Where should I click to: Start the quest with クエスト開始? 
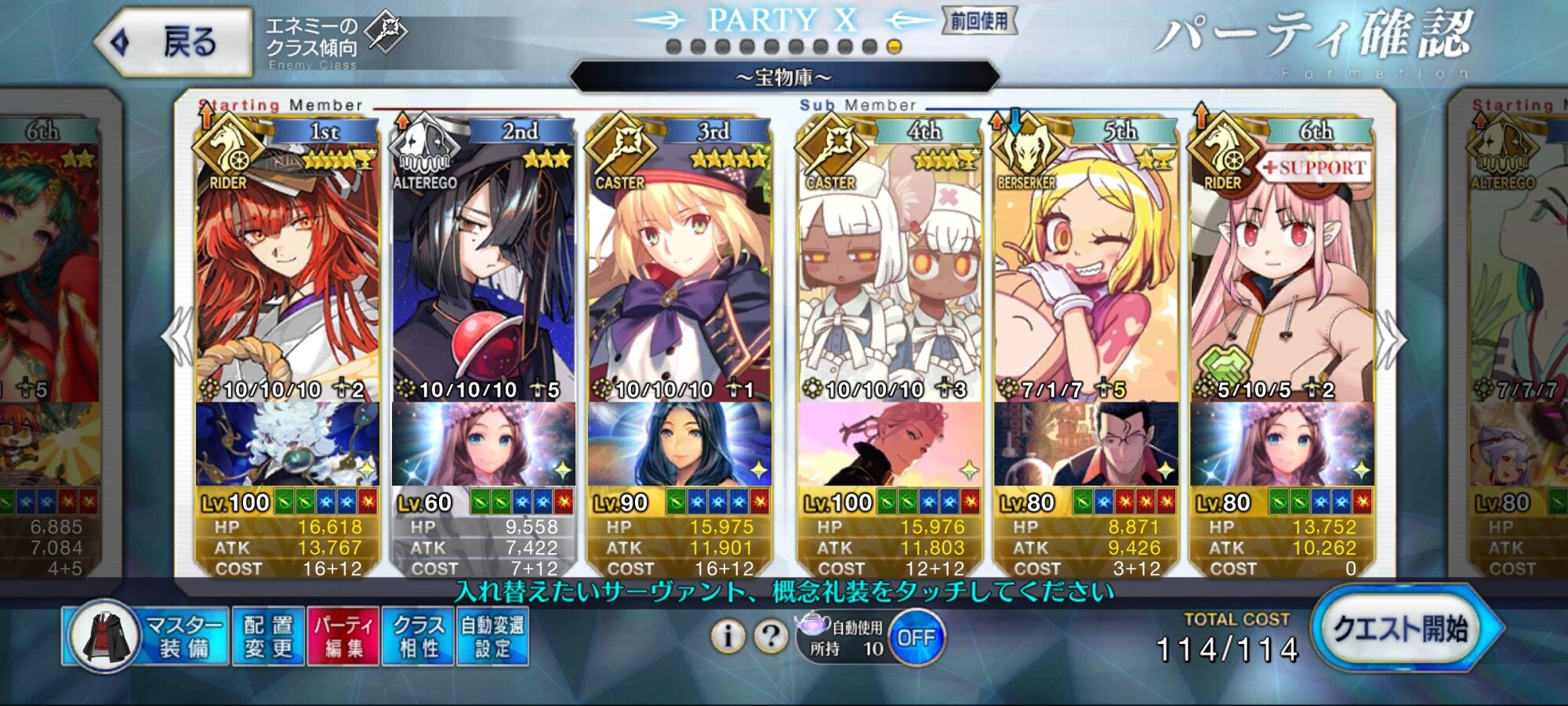1402,629
